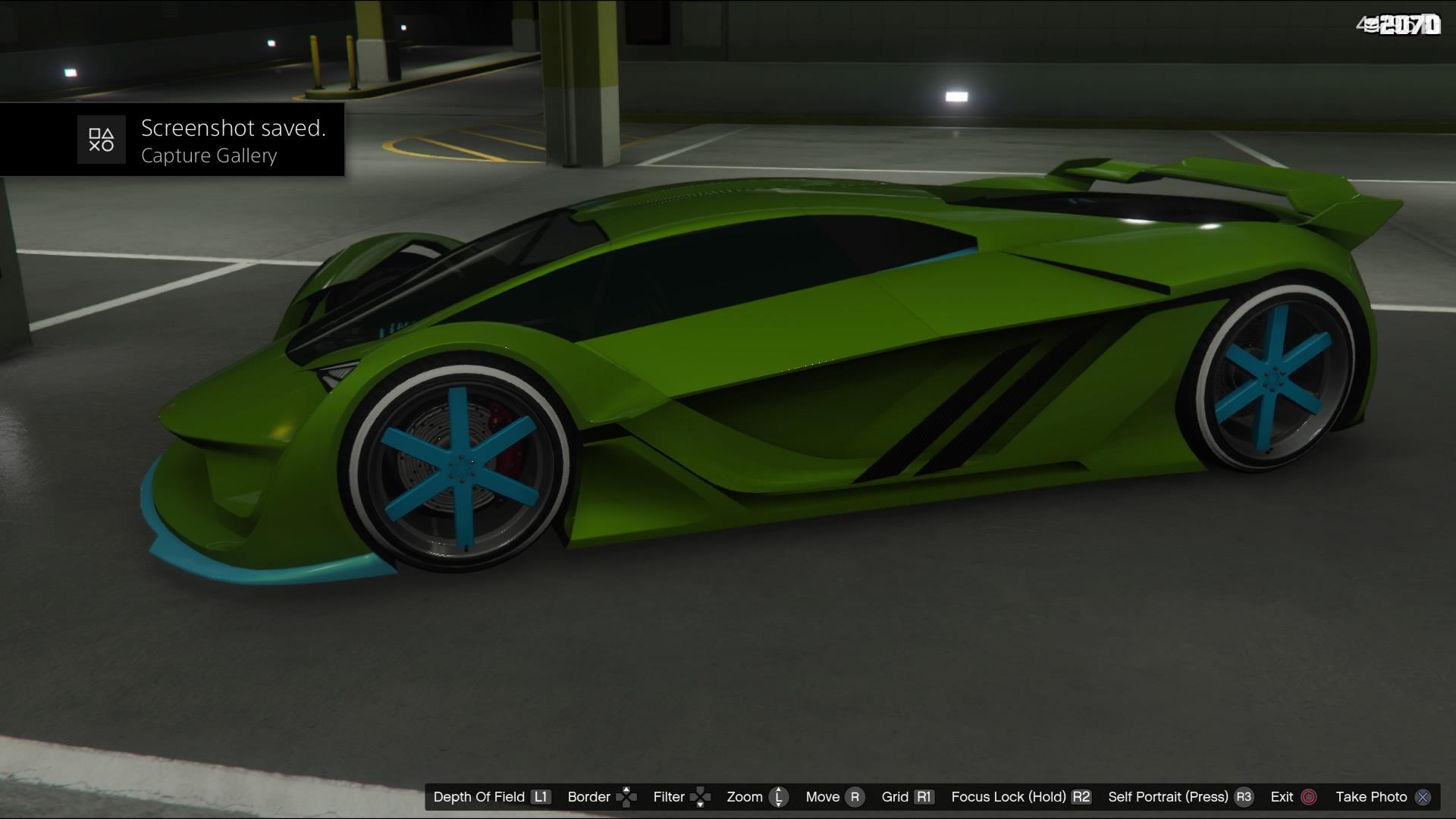This screenshot has height=819, width=1456.
Task: Click the right stick Move icon
Action: pos(854,797)
